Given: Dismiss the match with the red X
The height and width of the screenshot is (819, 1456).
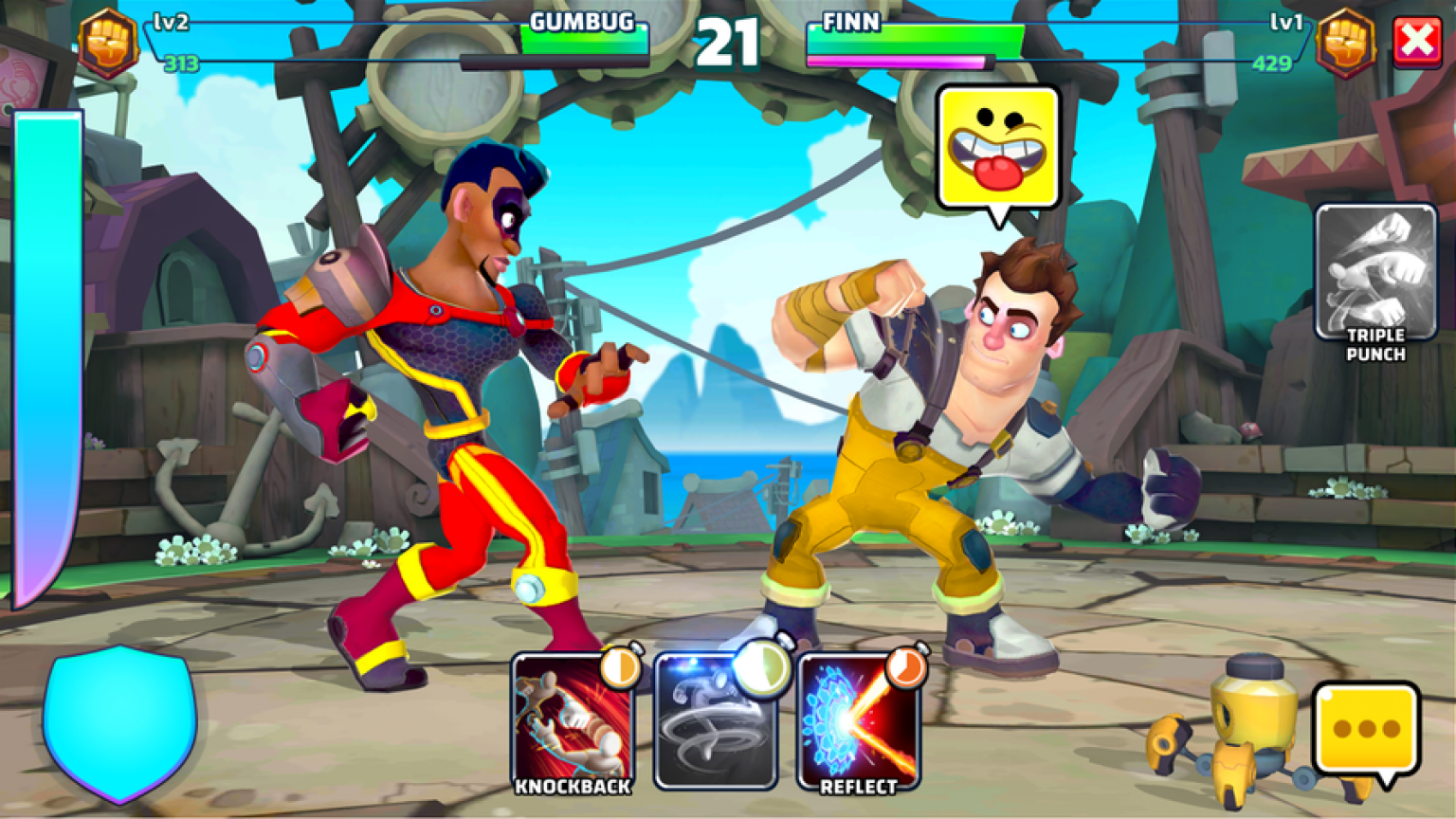Looking at the screenshot, I should (x=1419, y=38).
